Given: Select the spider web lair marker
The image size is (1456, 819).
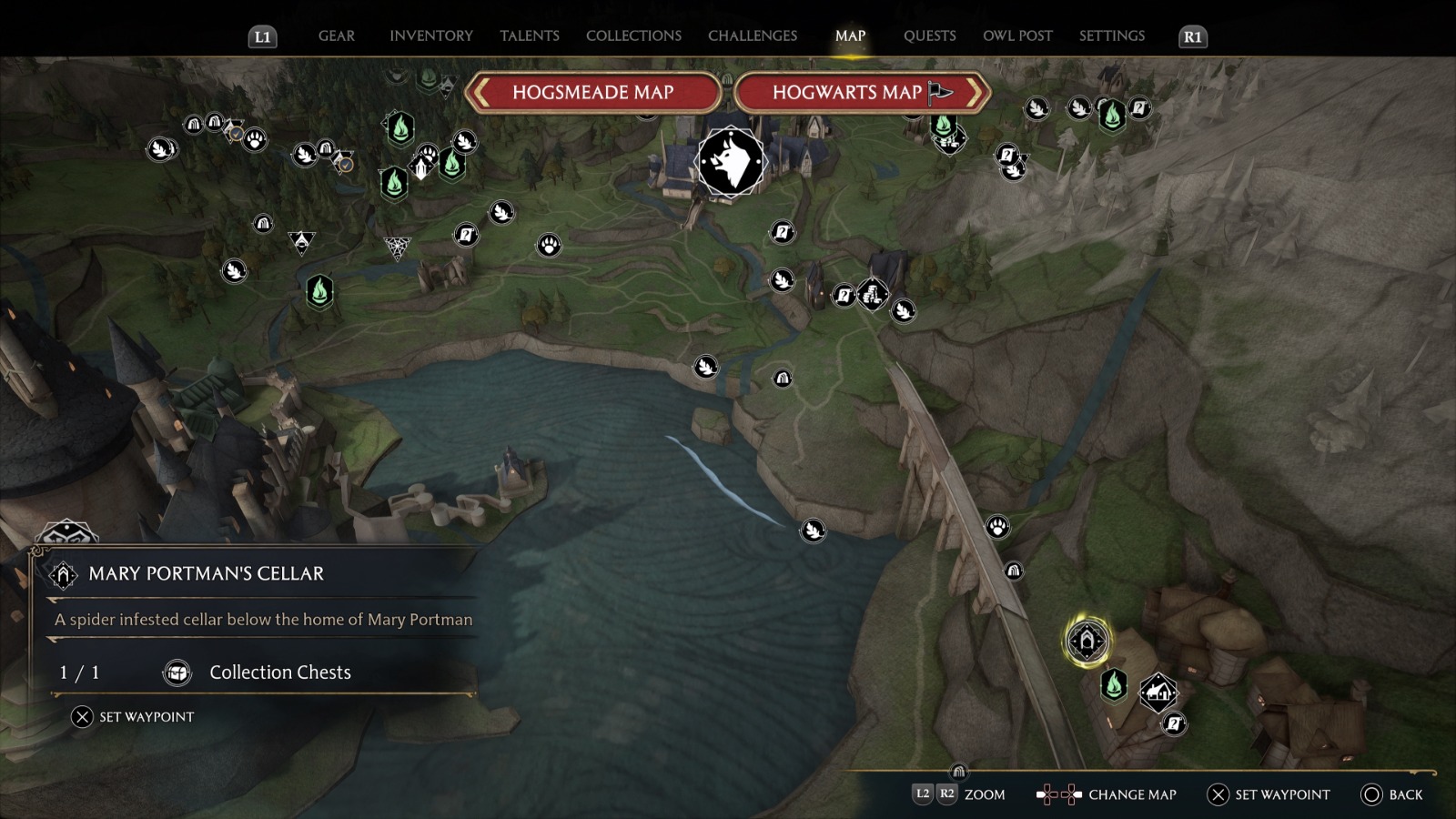Looking at the screenshot, I should (397, 247).
